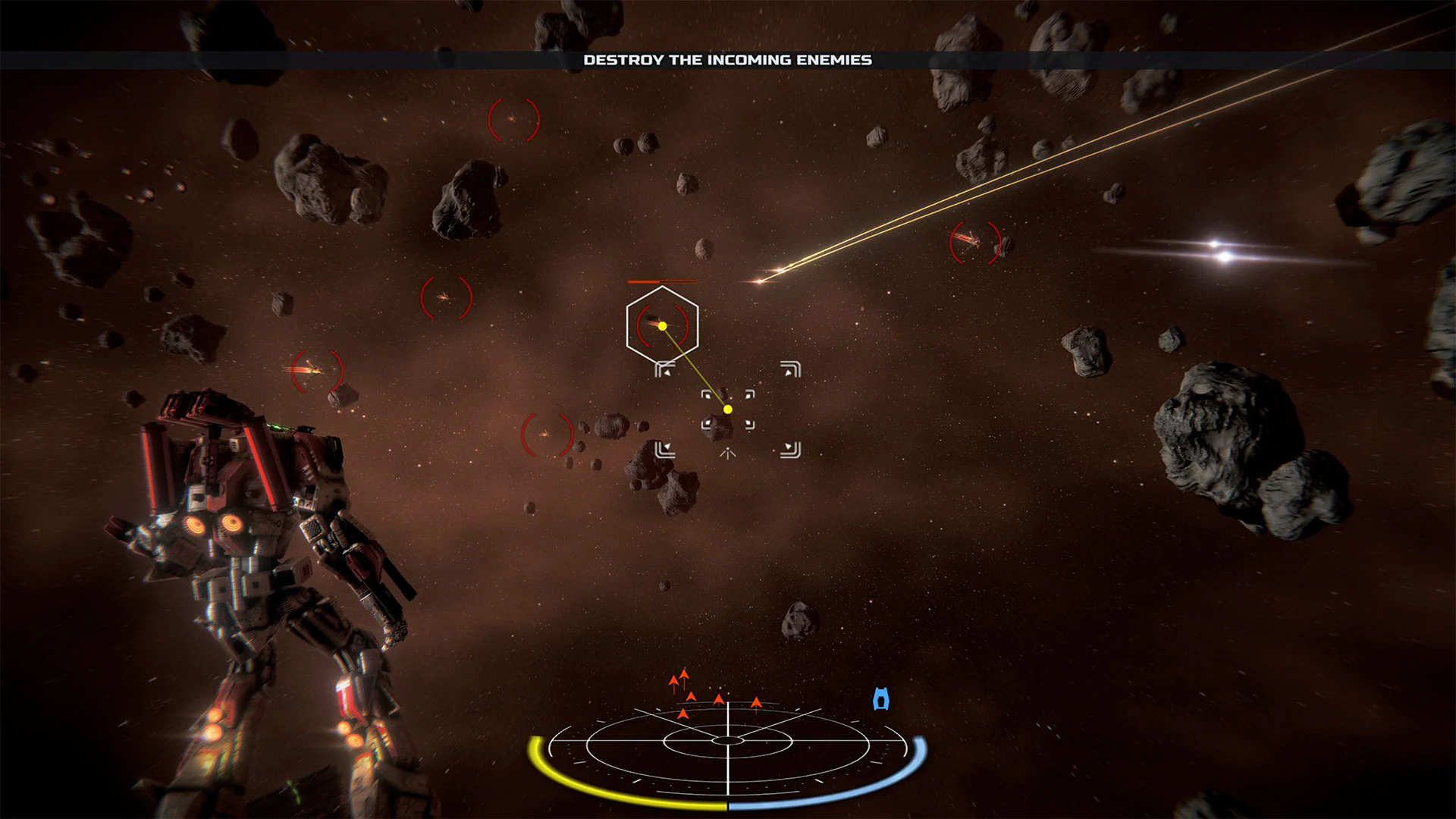The height and width of the screenshot is (819, 1456).
Task: Select the yellow lead-prediction dot
Action: (x=726, y=409)
